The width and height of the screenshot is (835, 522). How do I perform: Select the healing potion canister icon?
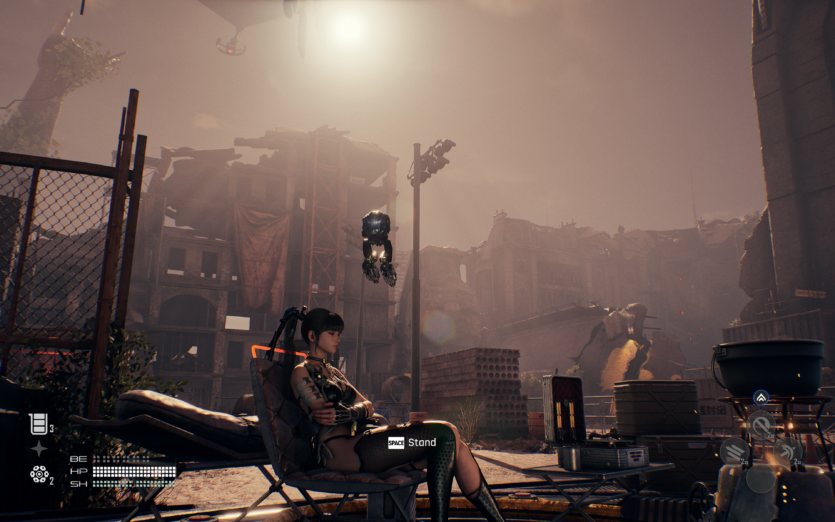(38, 424)
